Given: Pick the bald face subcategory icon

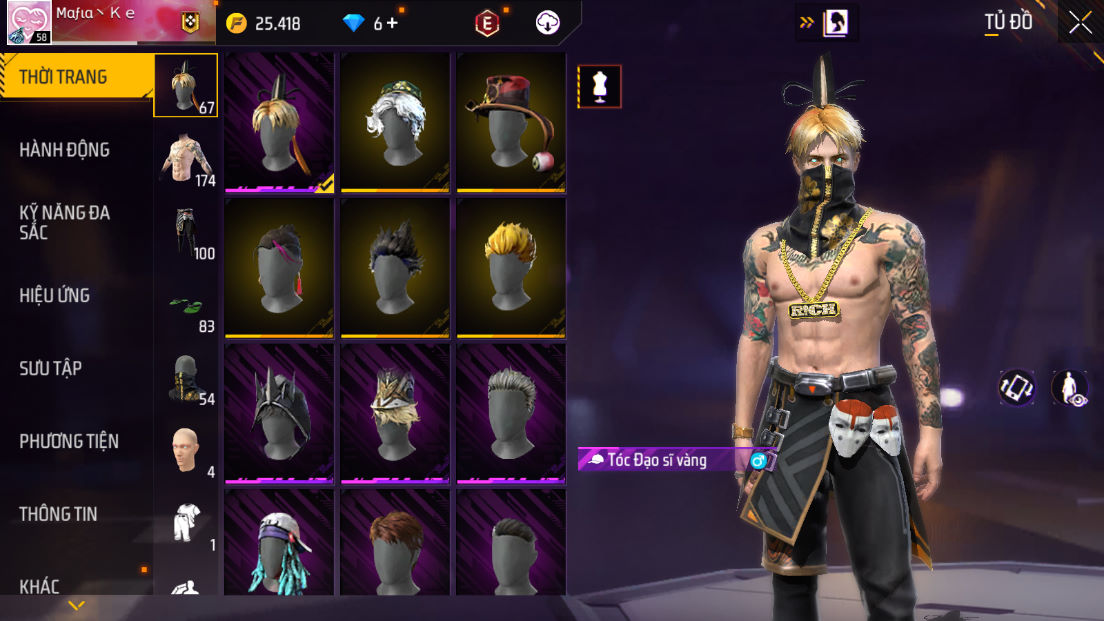Looking at the screenshot, I should pos(186,450).
